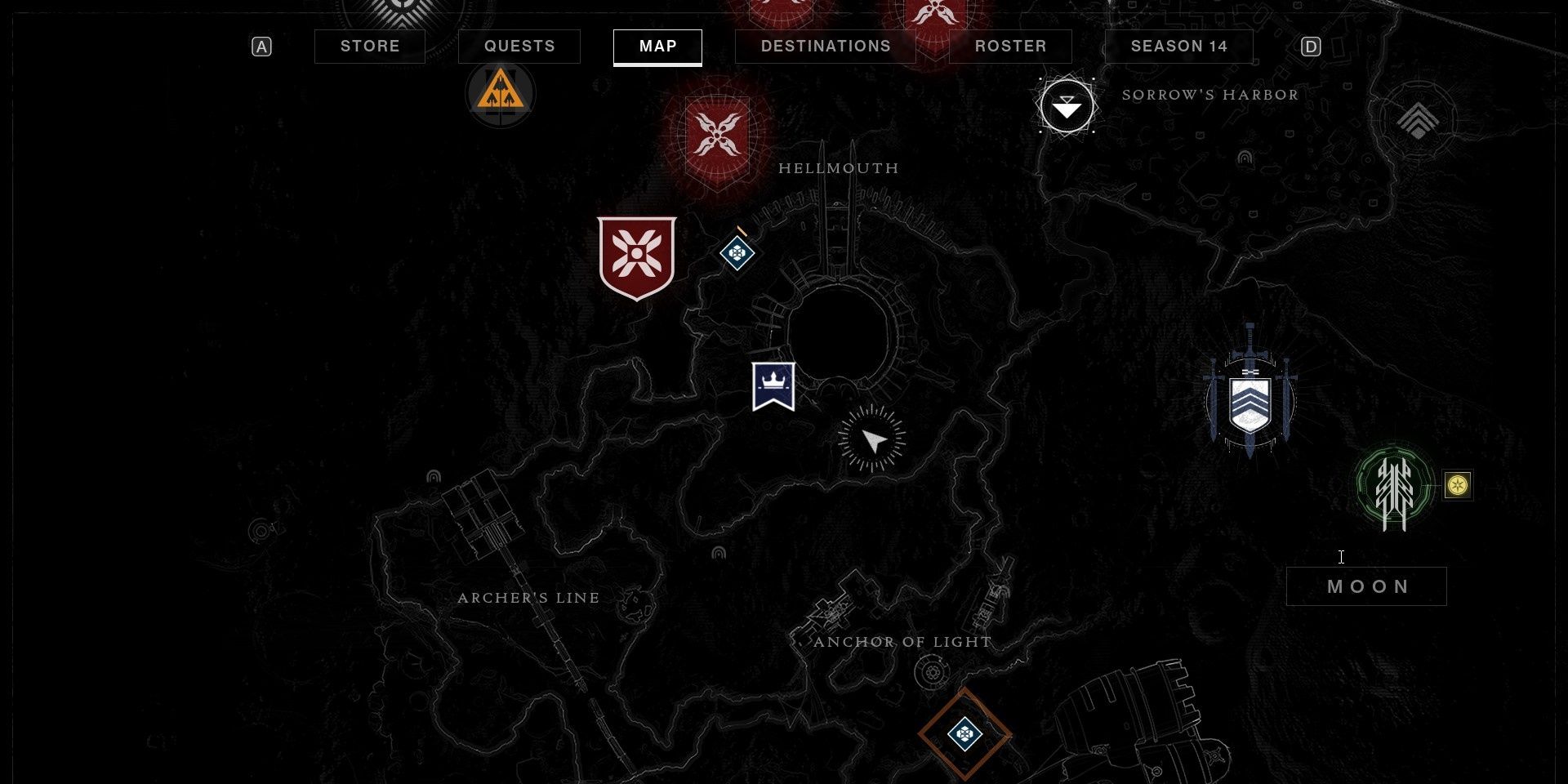The width and height of the screenshot is (1568, 784).
Task: Select the highlighted Lost Sector in Anchor of Light
Action: pyautogui.click(x=964, y=733)
